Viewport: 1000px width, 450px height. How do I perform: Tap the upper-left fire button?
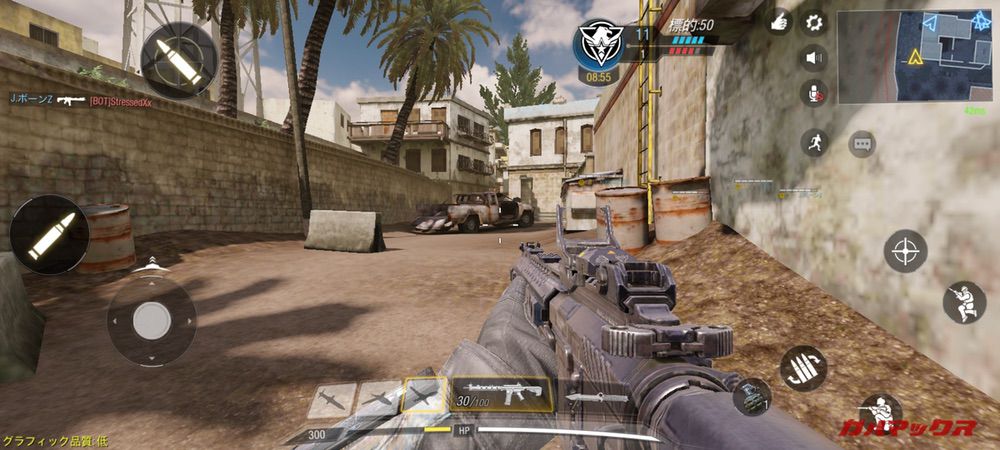(178, 60)
